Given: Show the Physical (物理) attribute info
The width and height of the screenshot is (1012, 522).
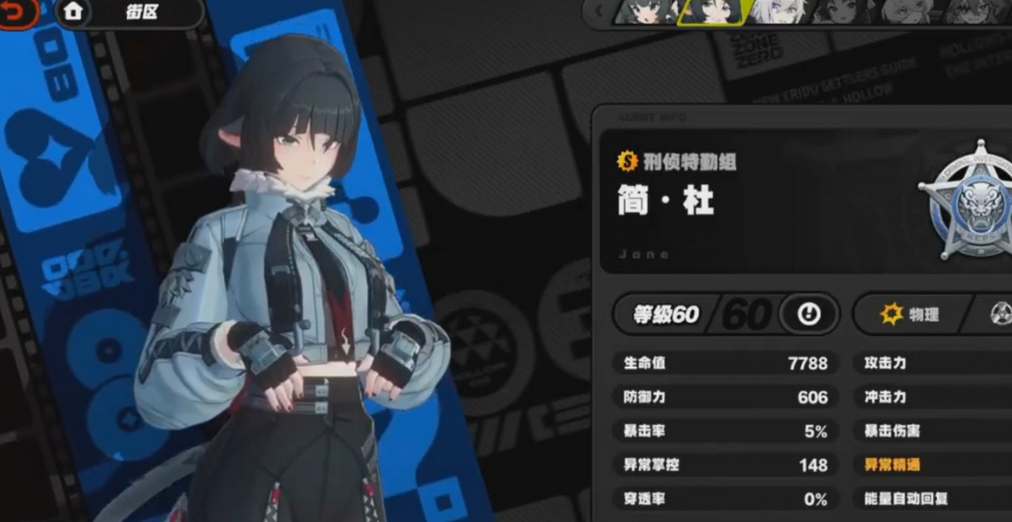Looking at the screenshot, I should tap(909, 314).
